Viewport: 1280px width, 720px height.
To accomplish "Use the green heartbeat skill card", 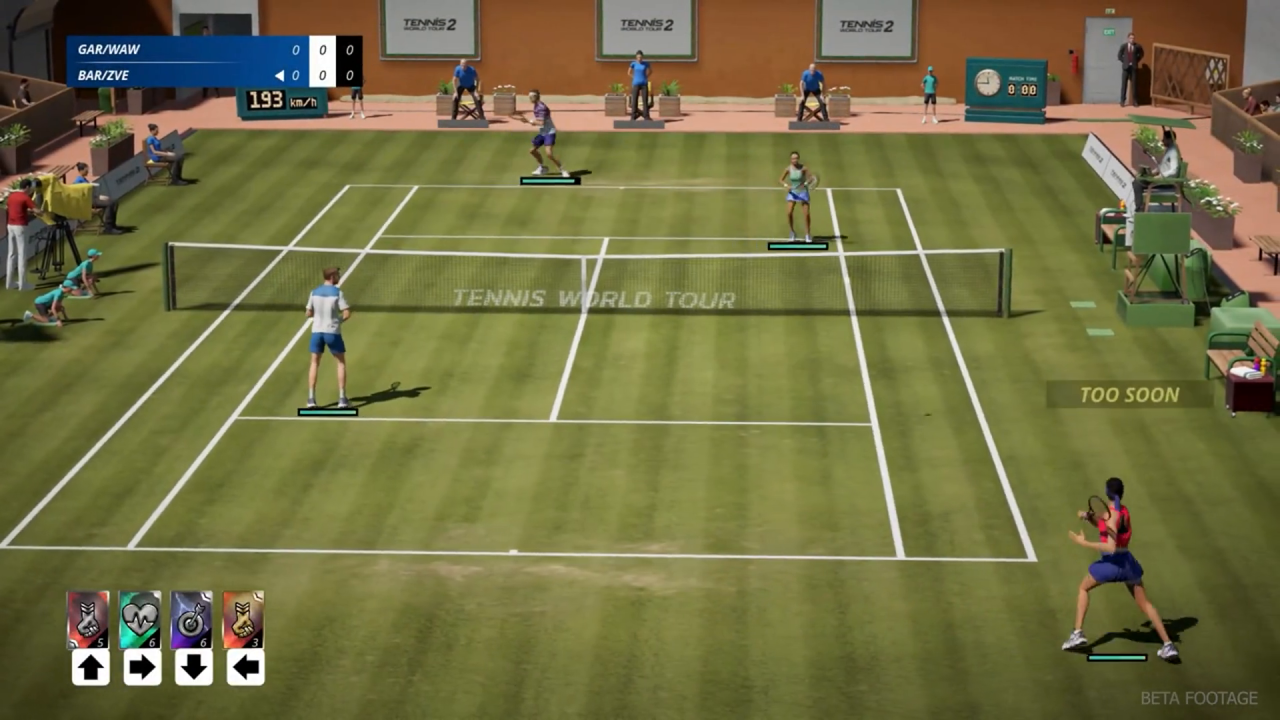I will (x=140, y=620).
